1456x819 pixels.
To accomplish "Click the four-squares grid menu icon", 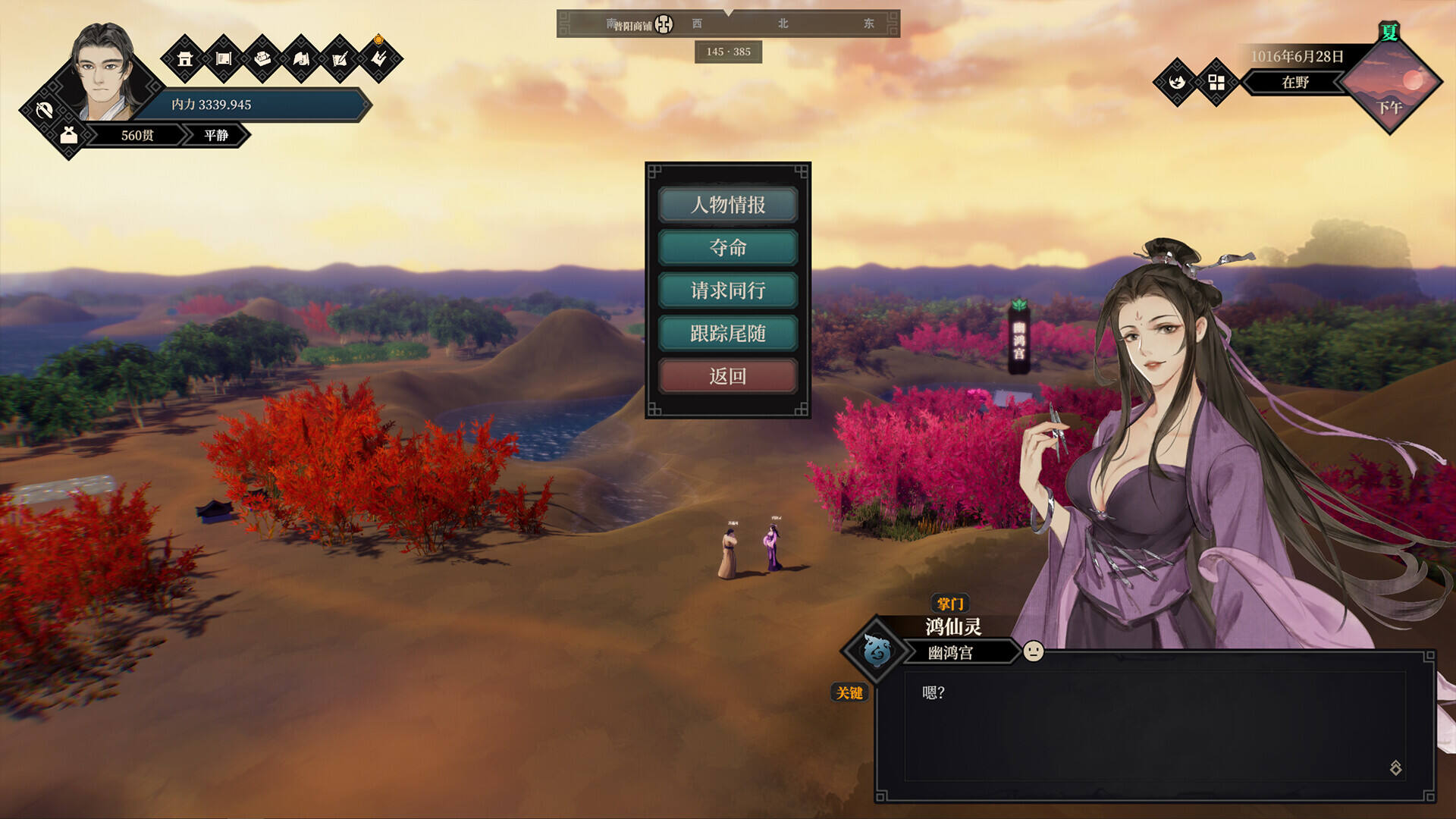I will (1216, 82).
